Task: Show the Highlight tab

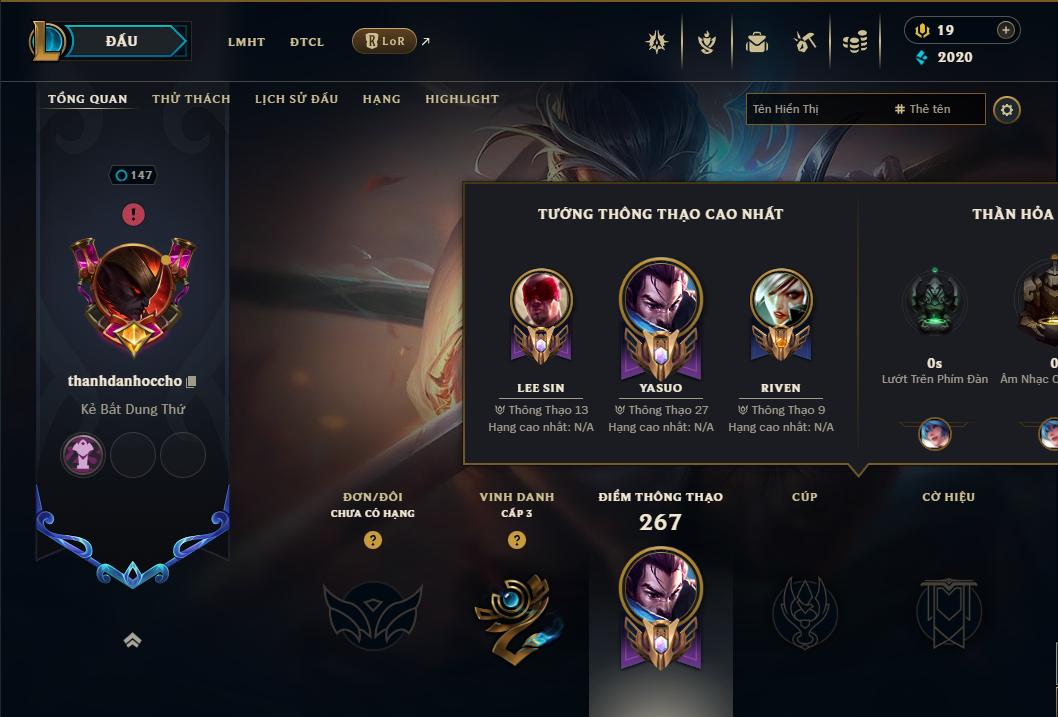Action: [461, 99]
